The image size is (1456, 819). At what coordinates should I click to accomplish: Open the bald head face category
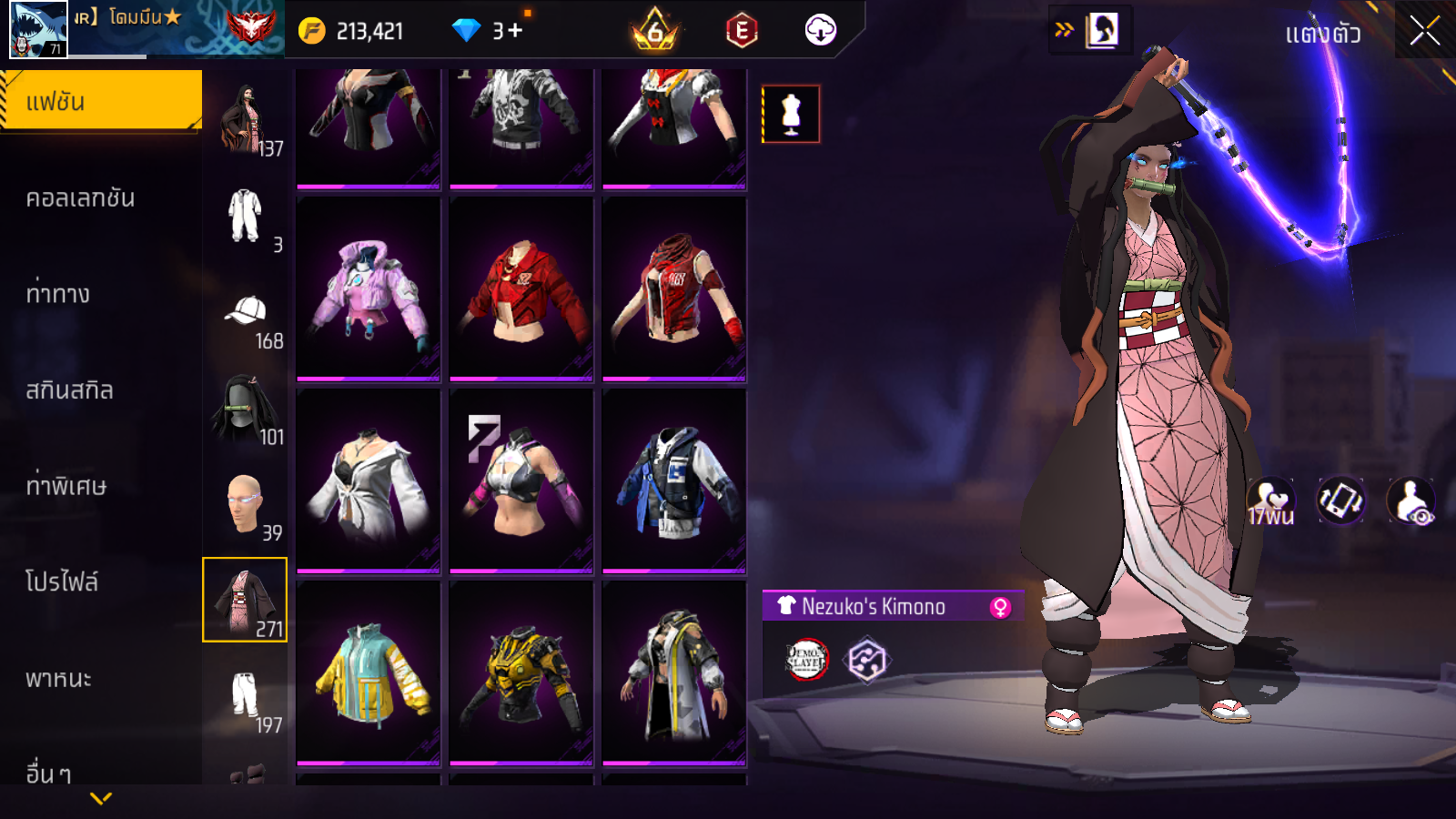tap(245, 503)
